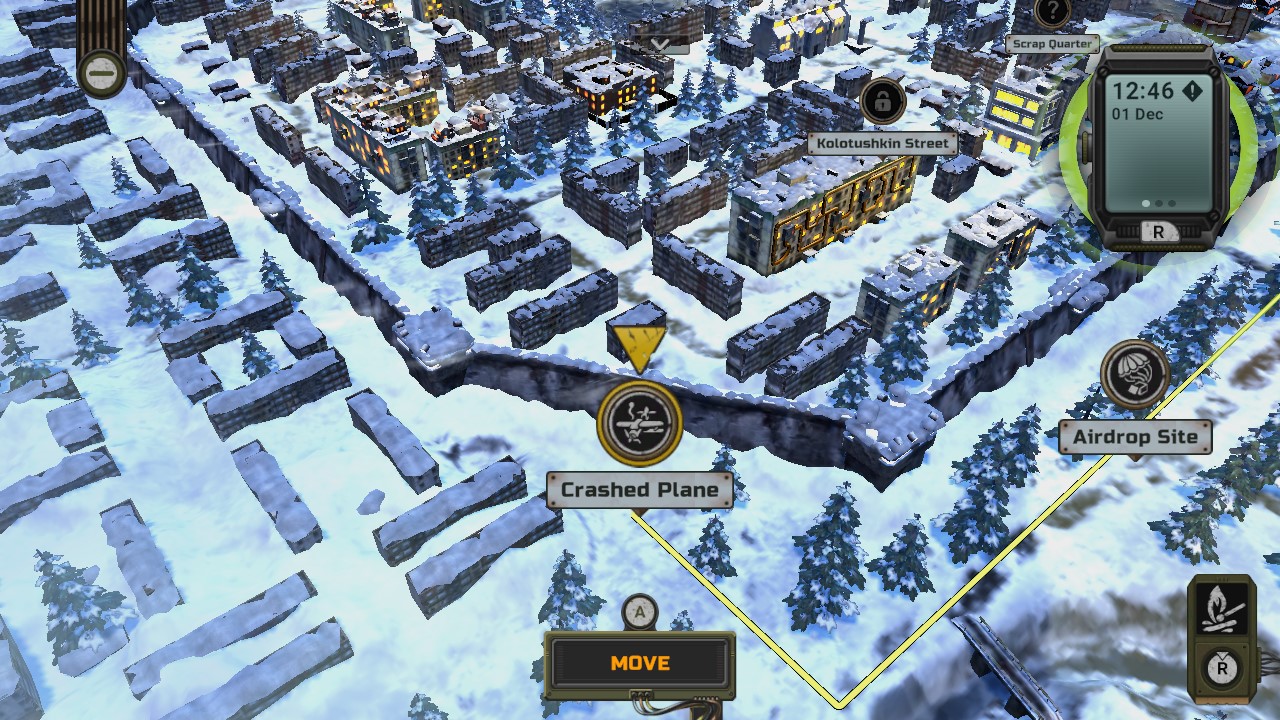Image resolution: width=1280 pixels, height=720 pixels.
Task: Open the Scrap Quarter question mark icon
Action: point(1053,13)
